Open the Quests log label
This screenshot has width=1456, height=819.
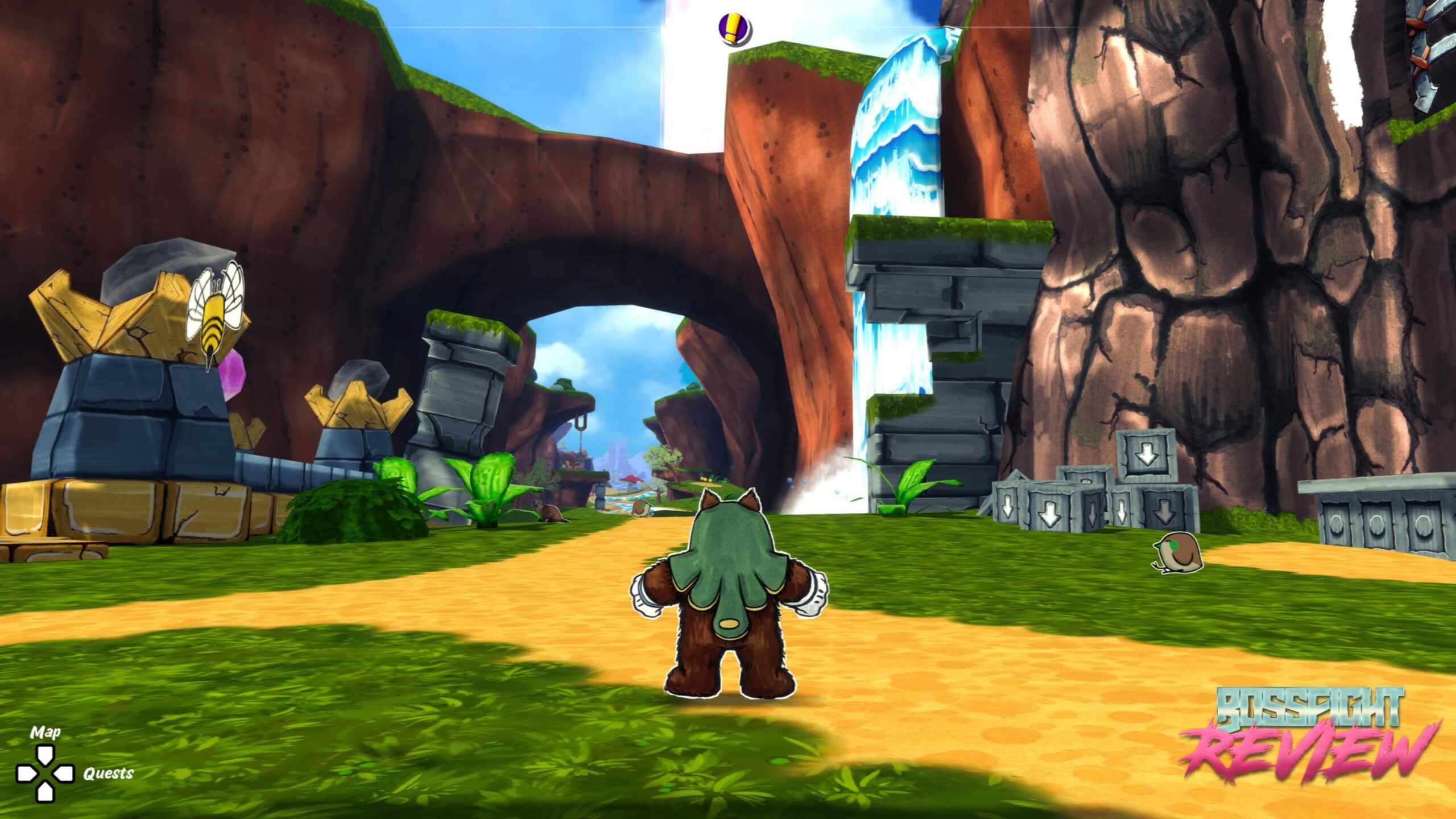click(x=108, y=773)
